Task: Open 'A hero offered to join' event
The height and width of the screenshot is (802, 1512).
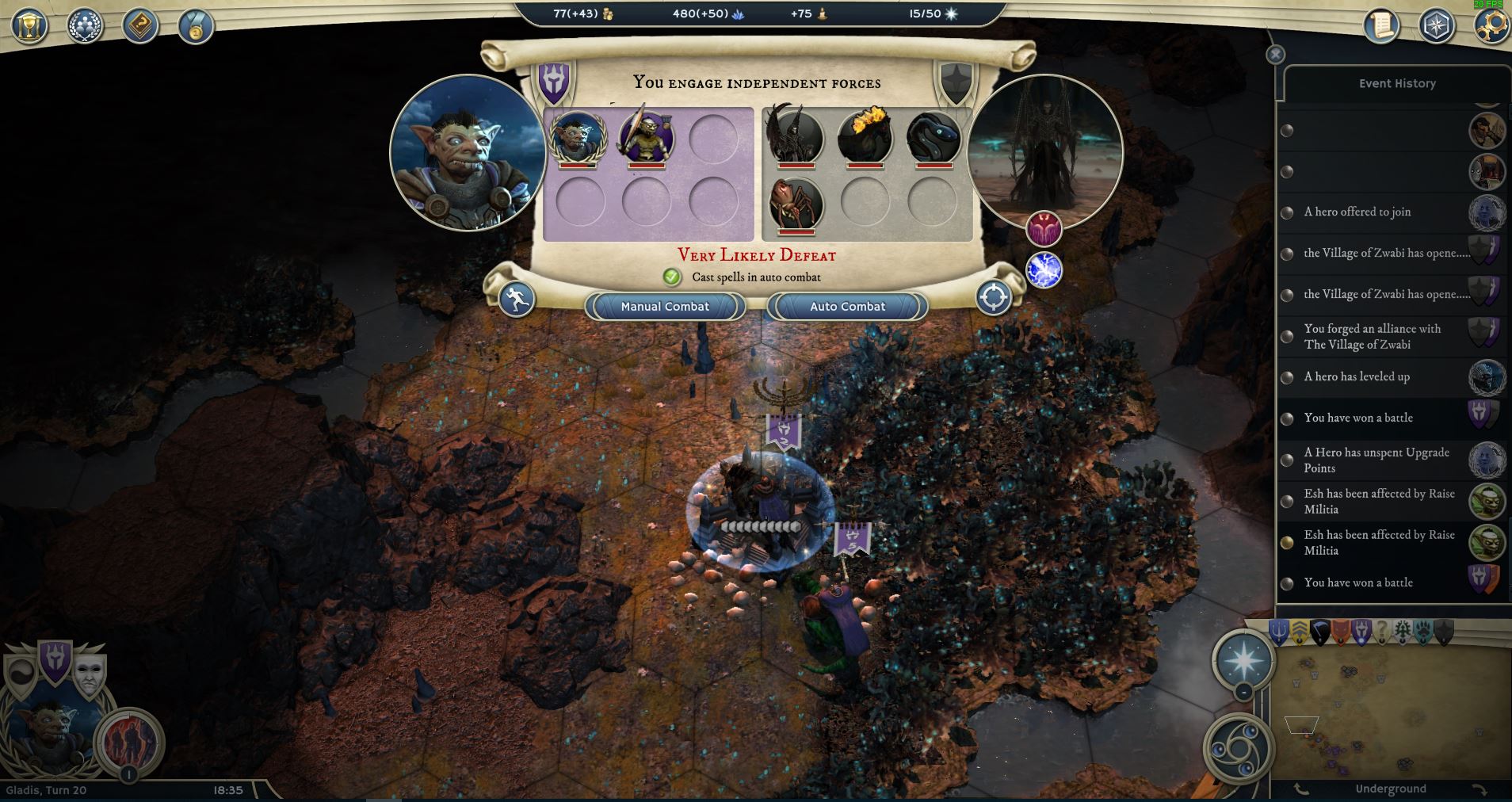Action: (x=1357, y=212)
